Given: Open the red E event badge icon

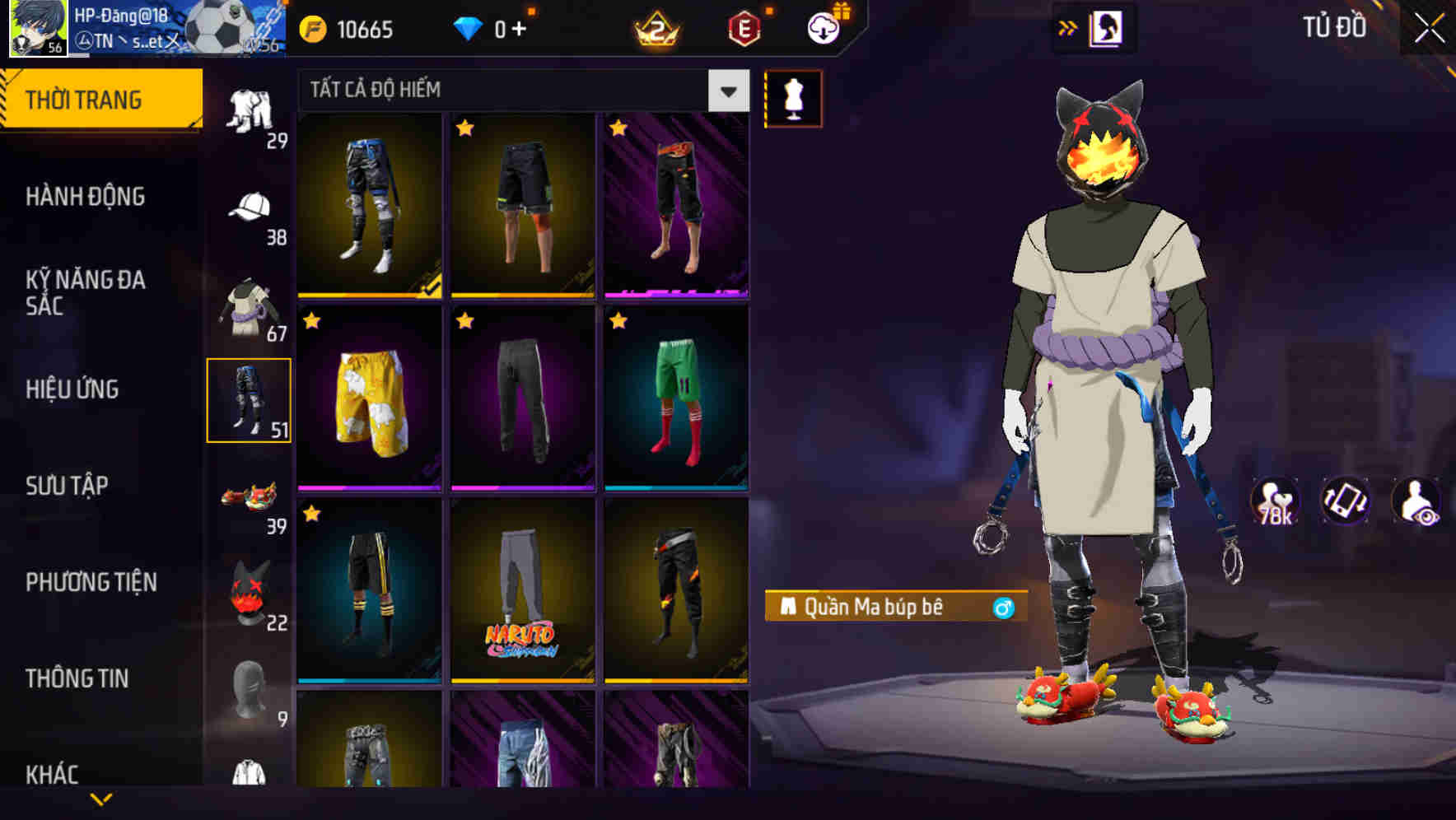Looking at the screenshot, I should 742,27.
